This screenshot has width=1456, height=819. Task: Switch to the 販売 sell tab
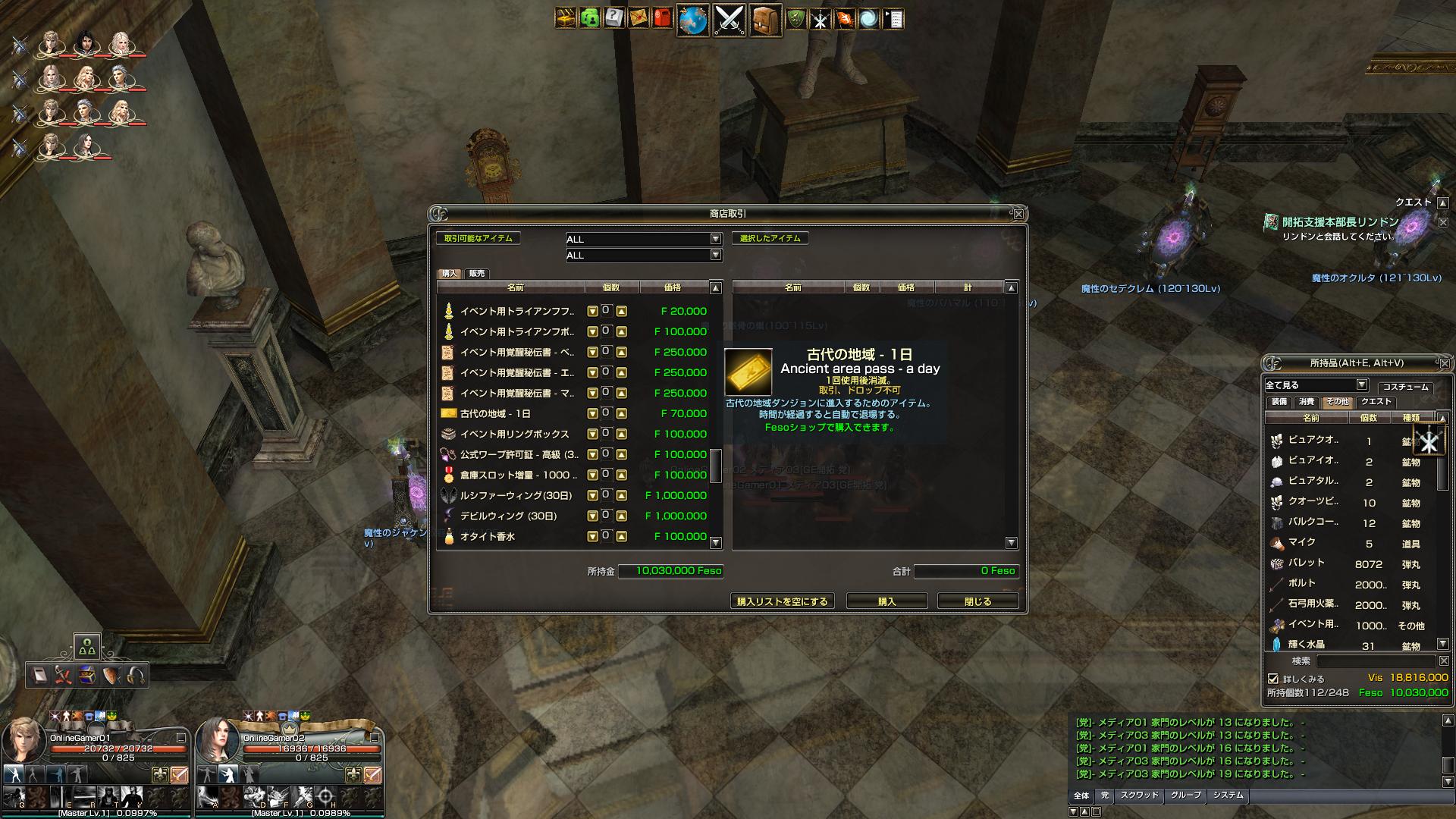[x=477, y=274]
